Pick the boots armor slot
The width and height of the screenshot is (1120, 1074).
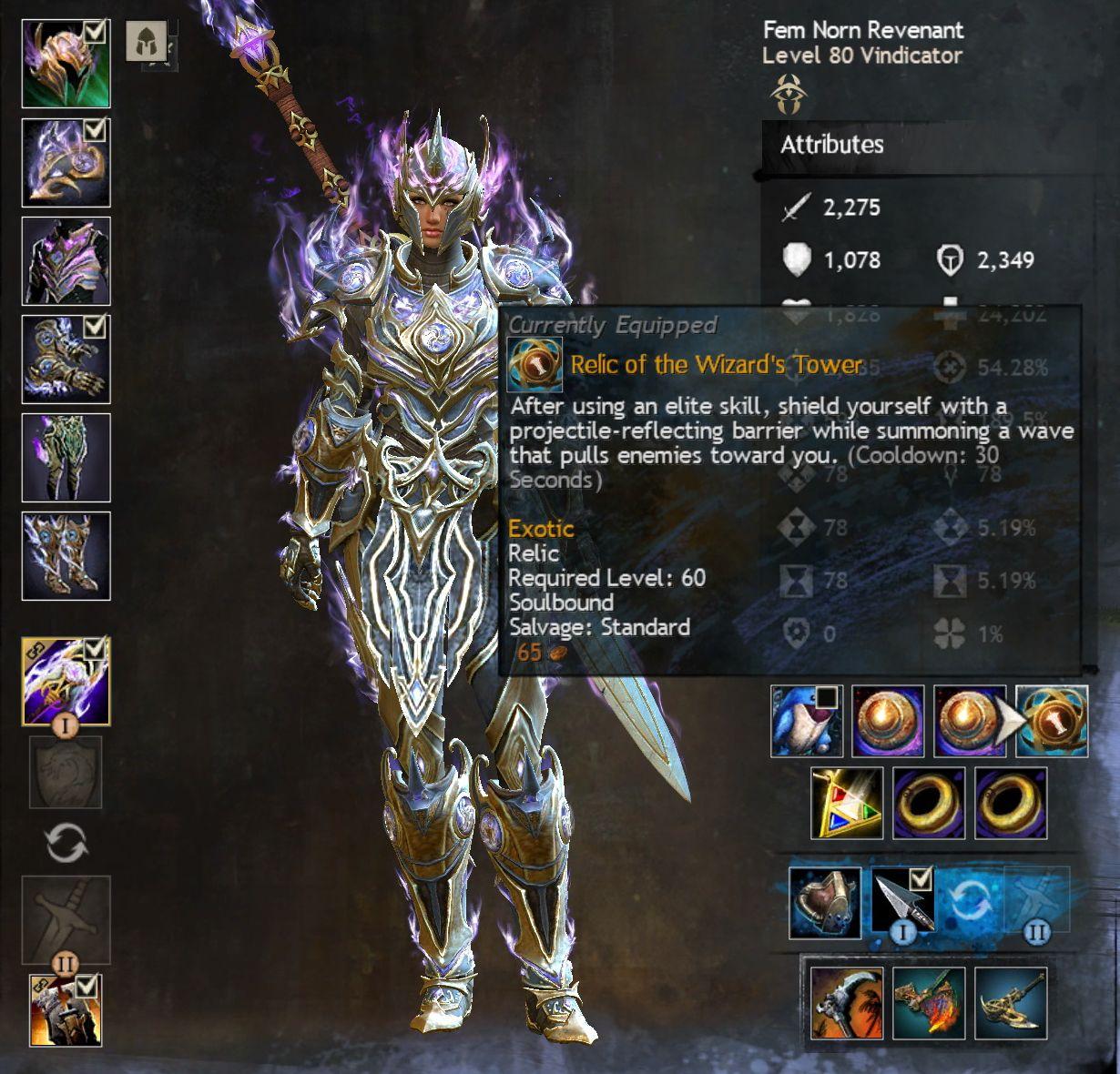[66, 556]
